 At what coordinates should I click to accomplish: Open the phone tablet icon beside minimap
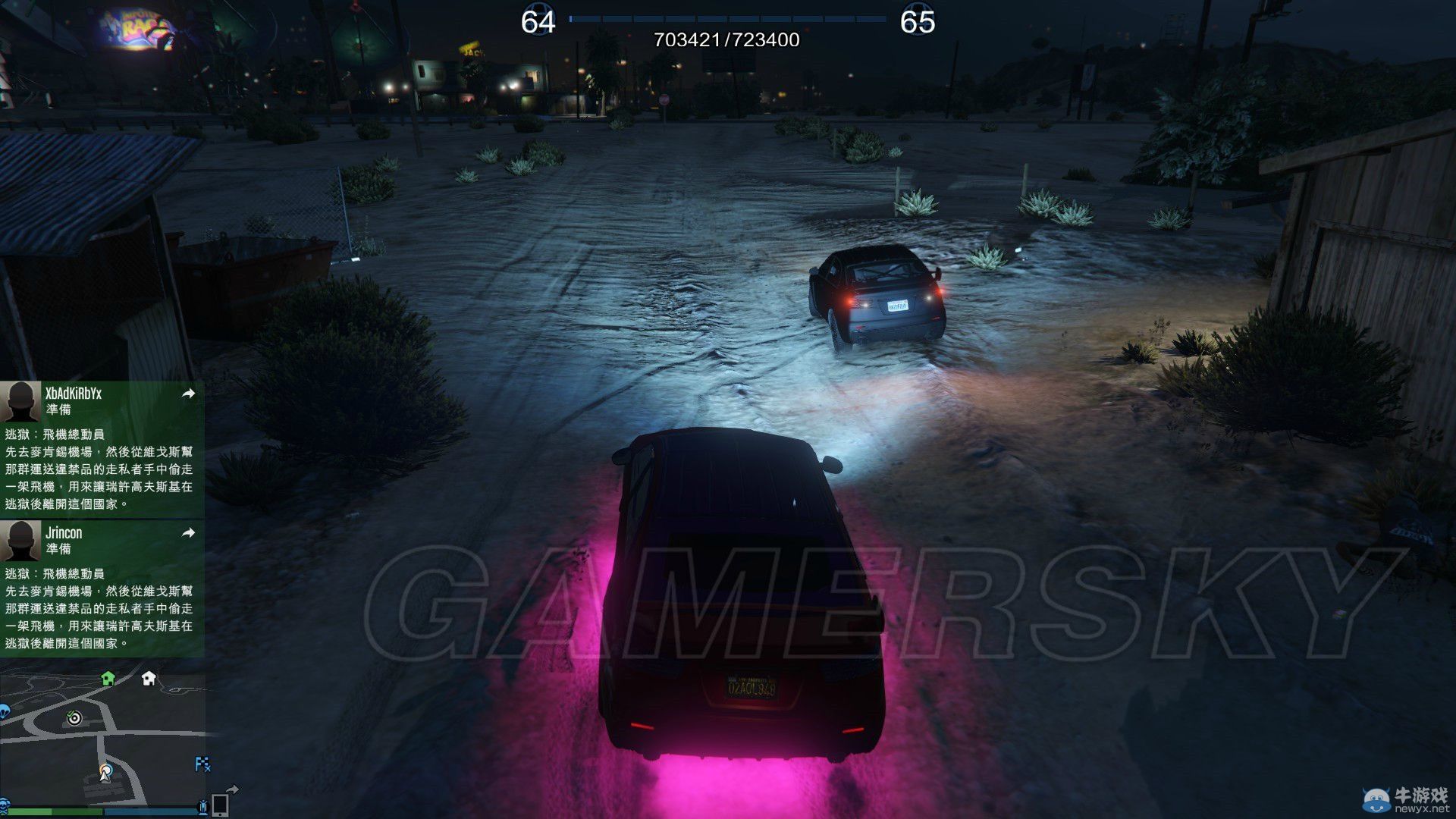pos(221,805)
